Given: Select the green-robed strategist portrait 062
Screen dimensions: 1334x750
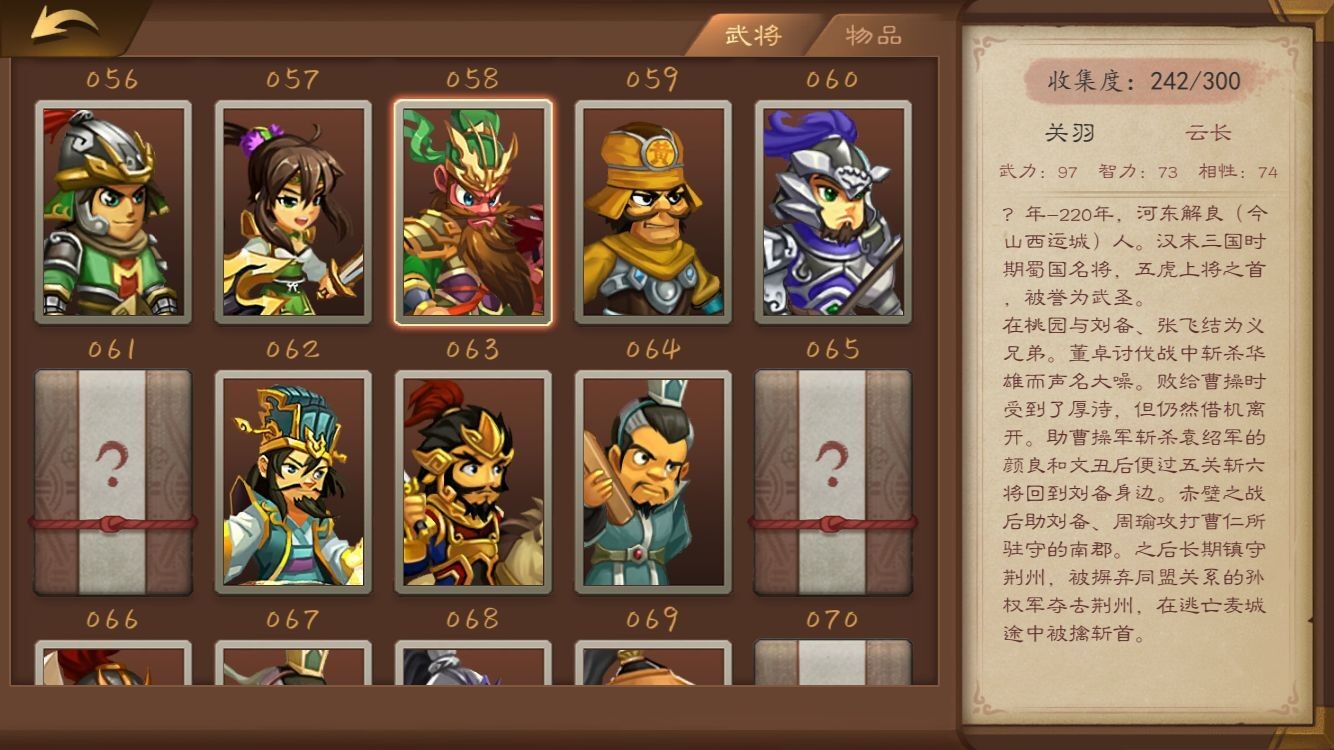Looking at the screenshot, I should click(x=292, y=482).
